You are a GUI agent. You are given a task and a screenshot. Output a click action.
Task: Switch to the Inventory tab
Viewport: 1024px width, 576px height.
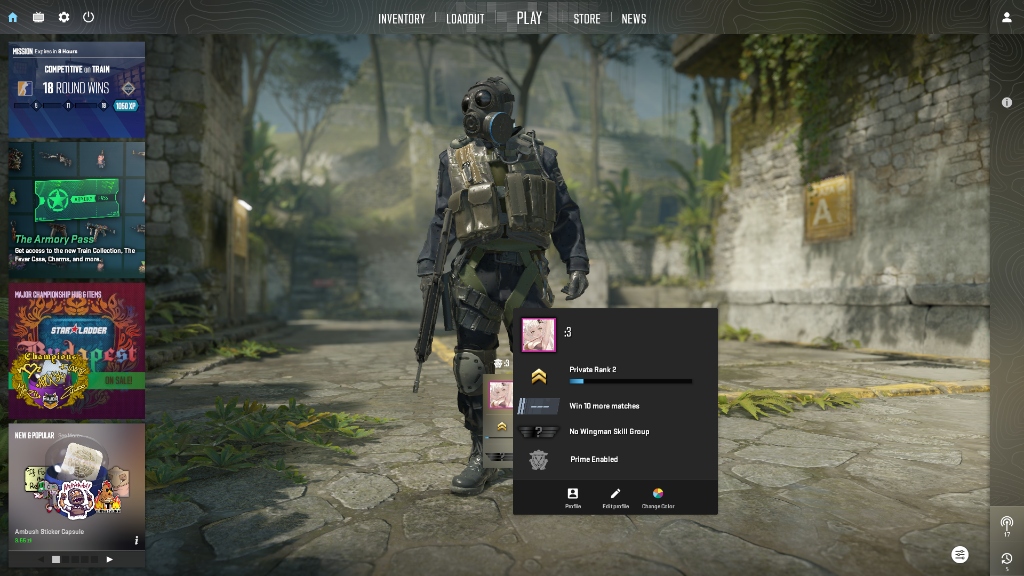(x=401, y=18)
